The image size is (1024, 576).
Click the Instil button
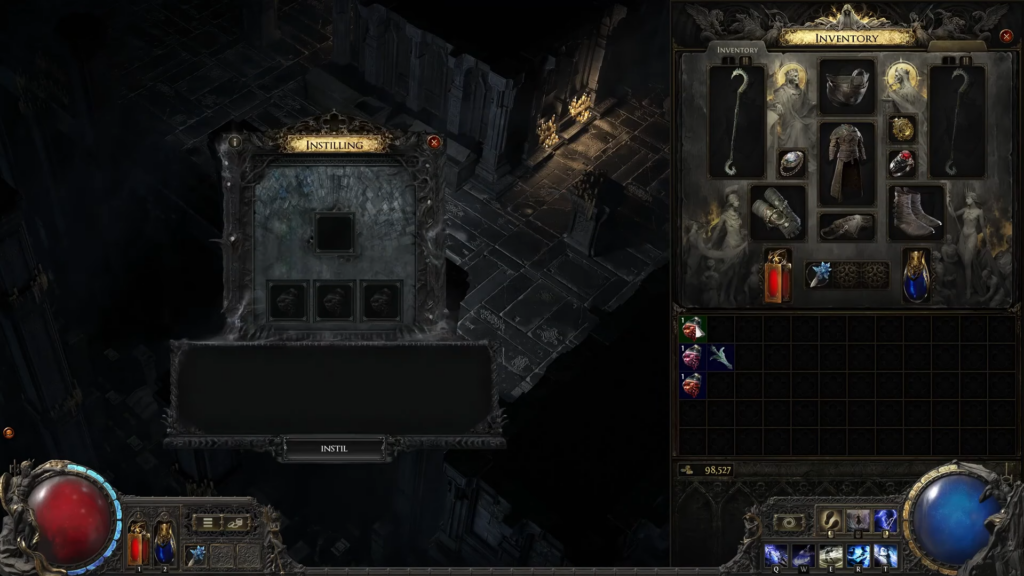[334, 449]
